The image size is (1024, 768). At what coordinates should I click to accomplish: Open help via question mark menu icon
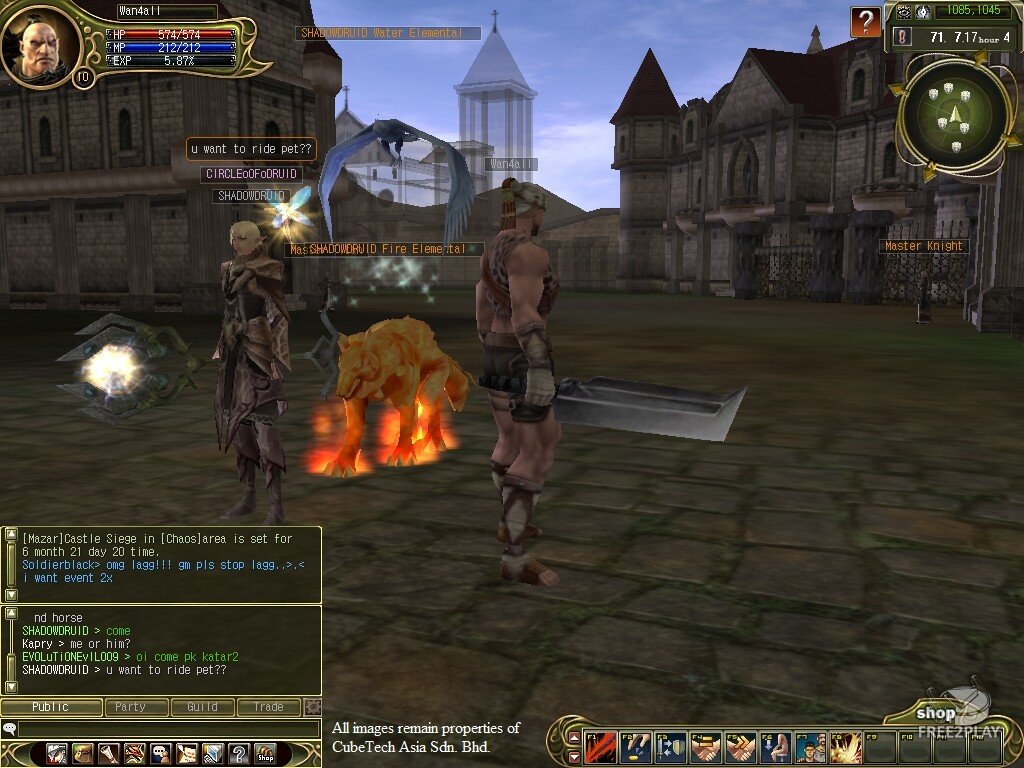click(239, 753)
